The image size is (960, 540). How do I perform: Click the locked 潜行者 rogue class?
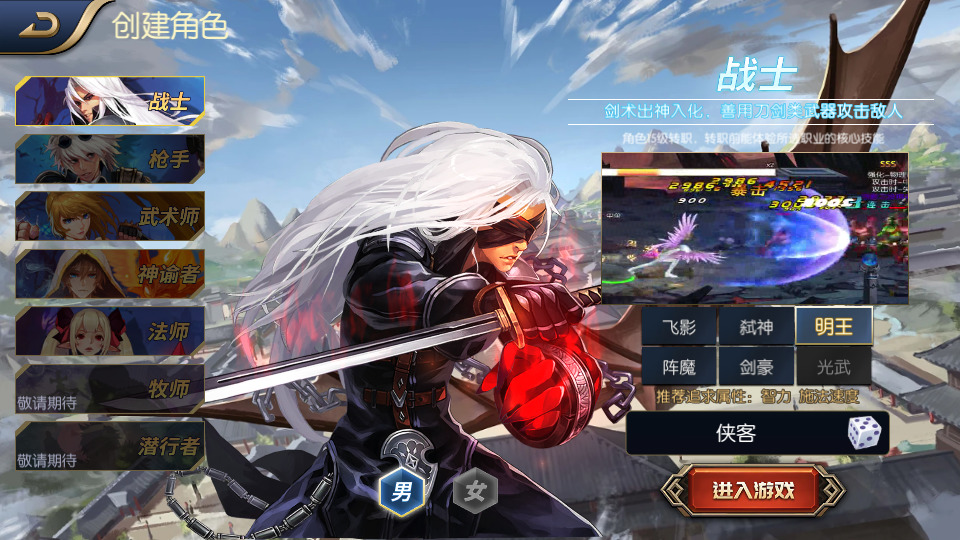tap(110, 446)
